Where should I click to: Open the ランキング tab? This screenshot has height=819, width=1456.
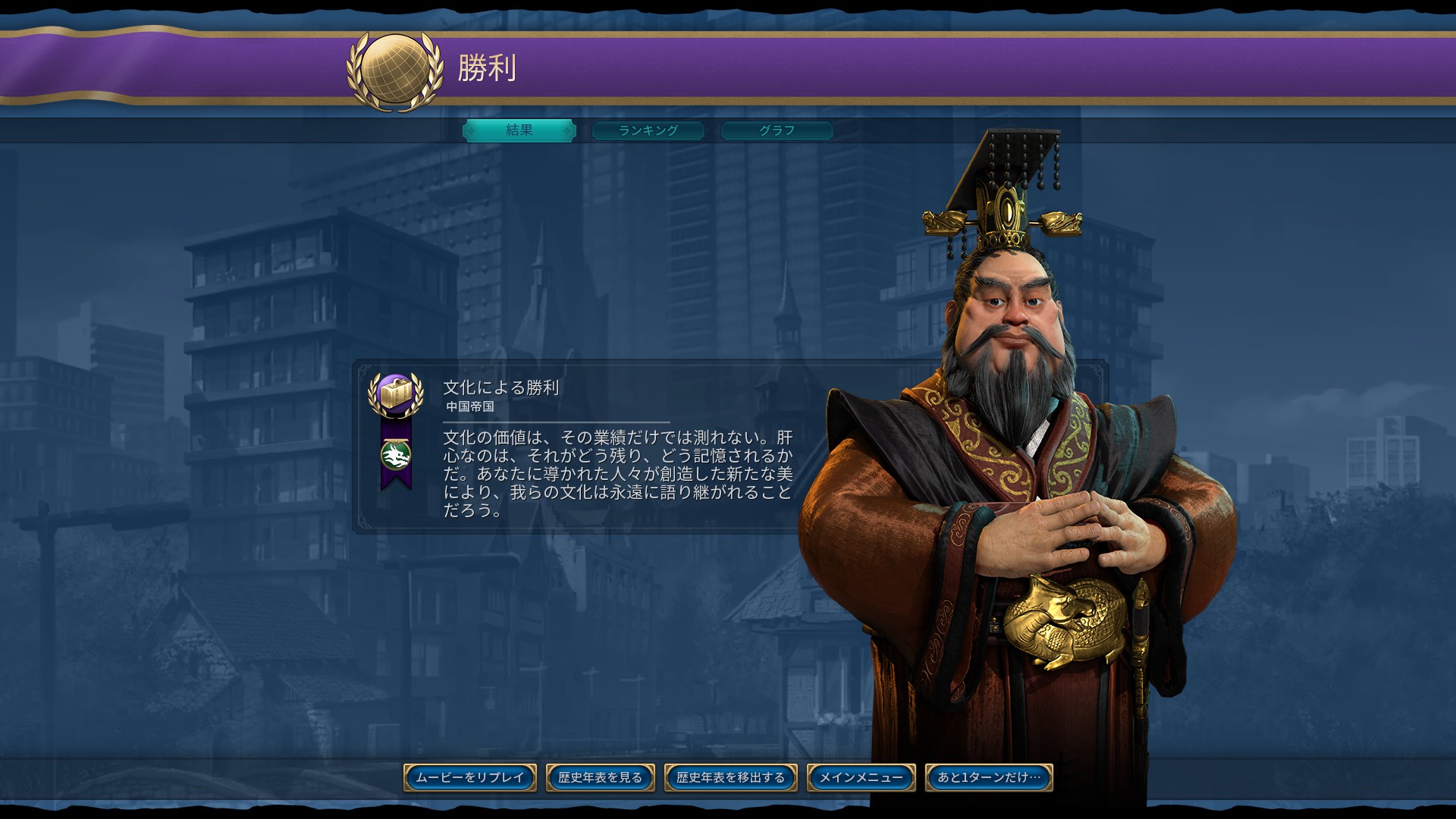(648, 130)
